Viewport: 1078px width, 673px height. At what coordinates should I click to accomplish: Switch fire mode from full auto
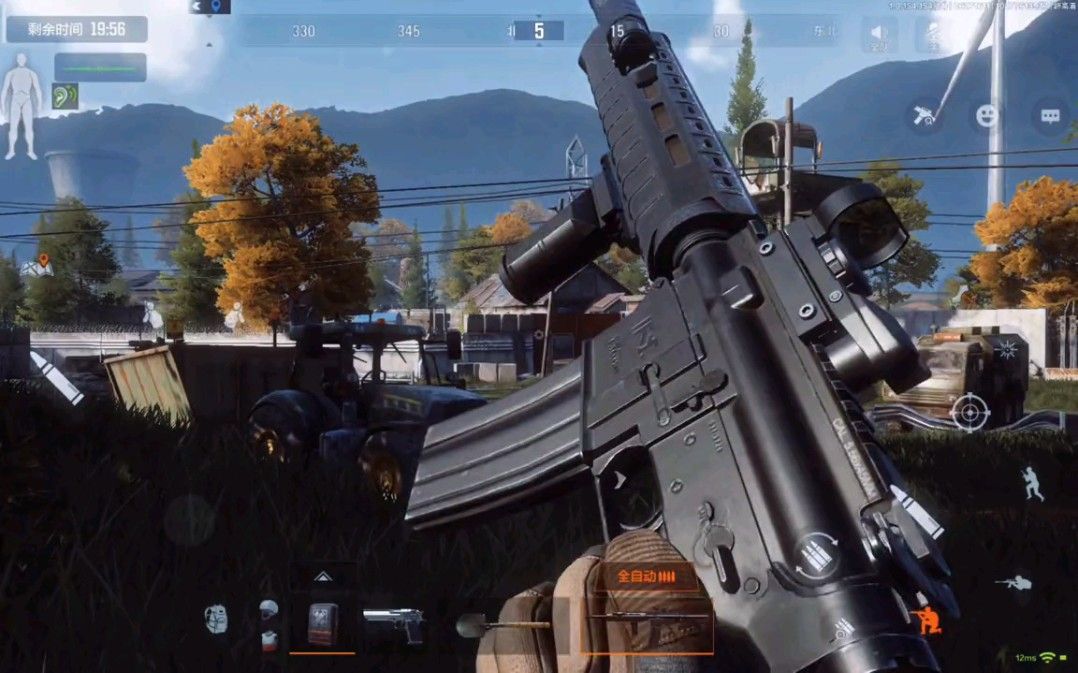643,577
